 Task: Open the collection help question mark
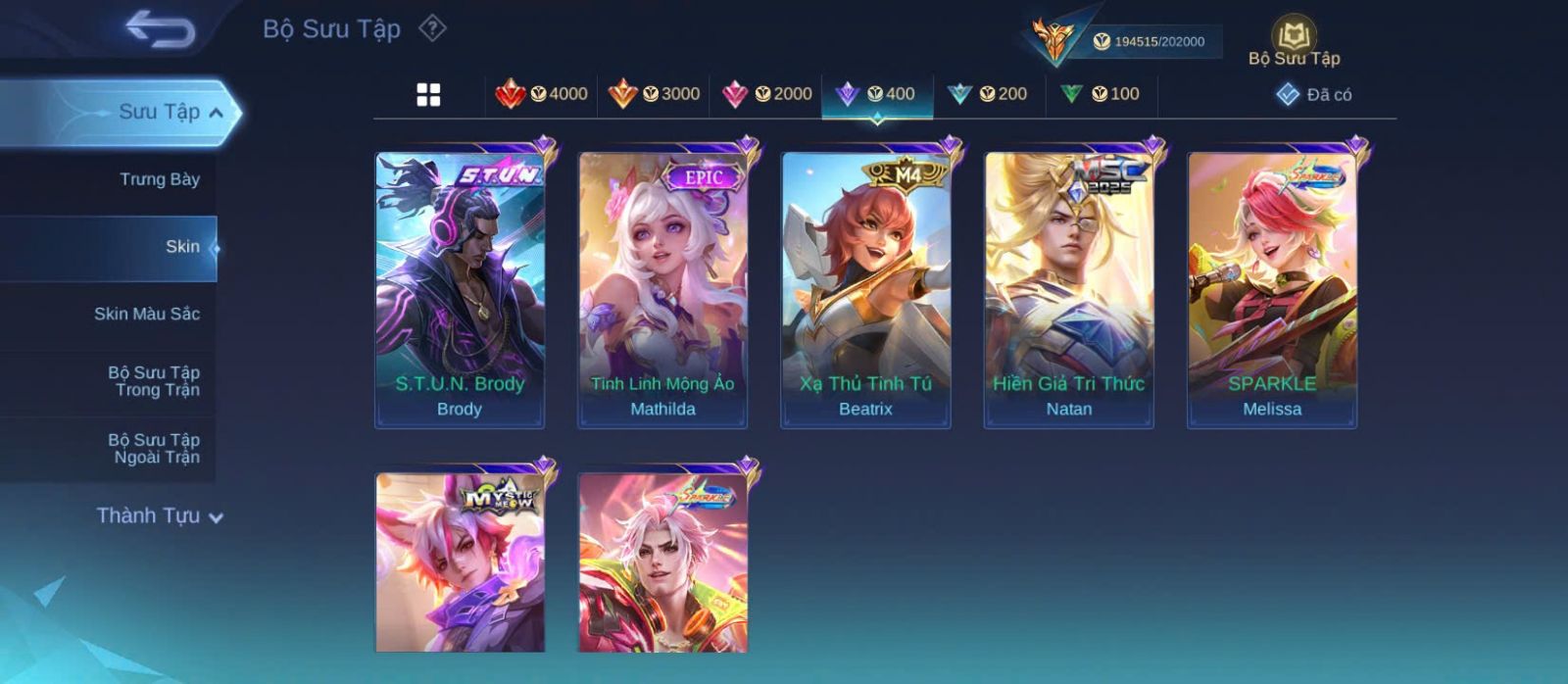click(x=432, y=28)
